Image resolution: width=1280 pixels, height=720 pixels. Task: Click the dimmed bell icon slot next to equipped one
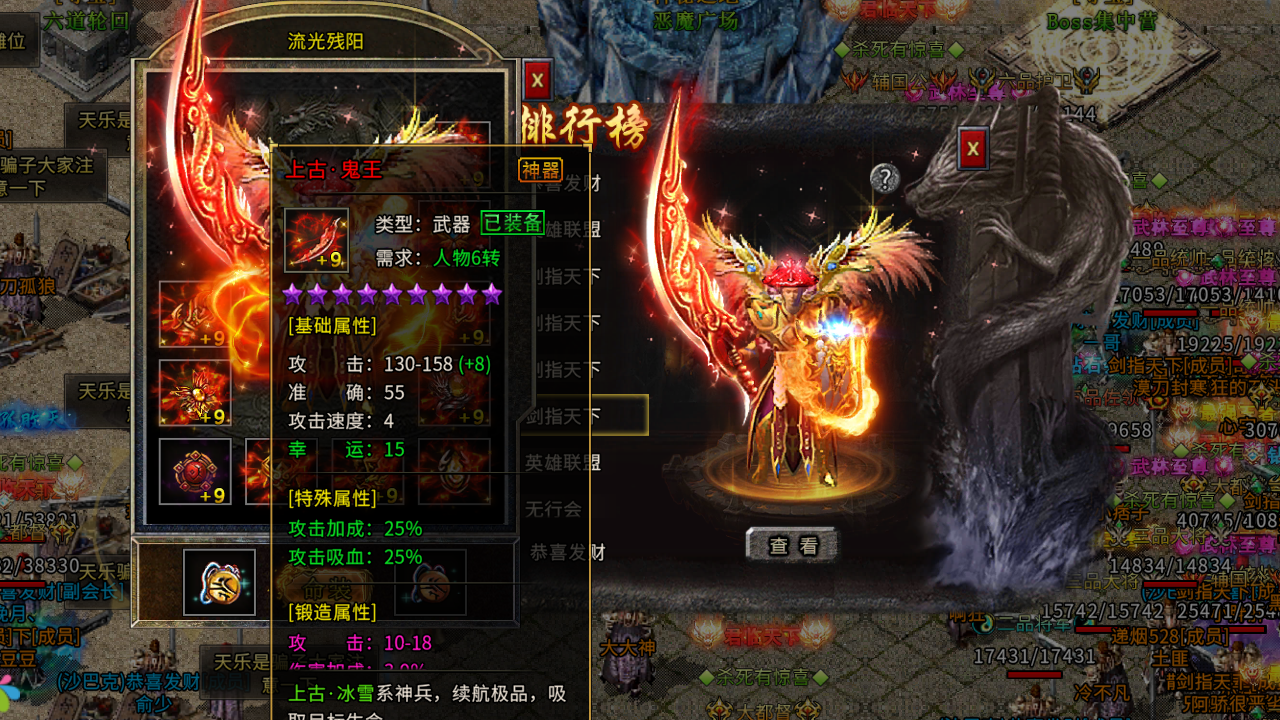[433, 585]
